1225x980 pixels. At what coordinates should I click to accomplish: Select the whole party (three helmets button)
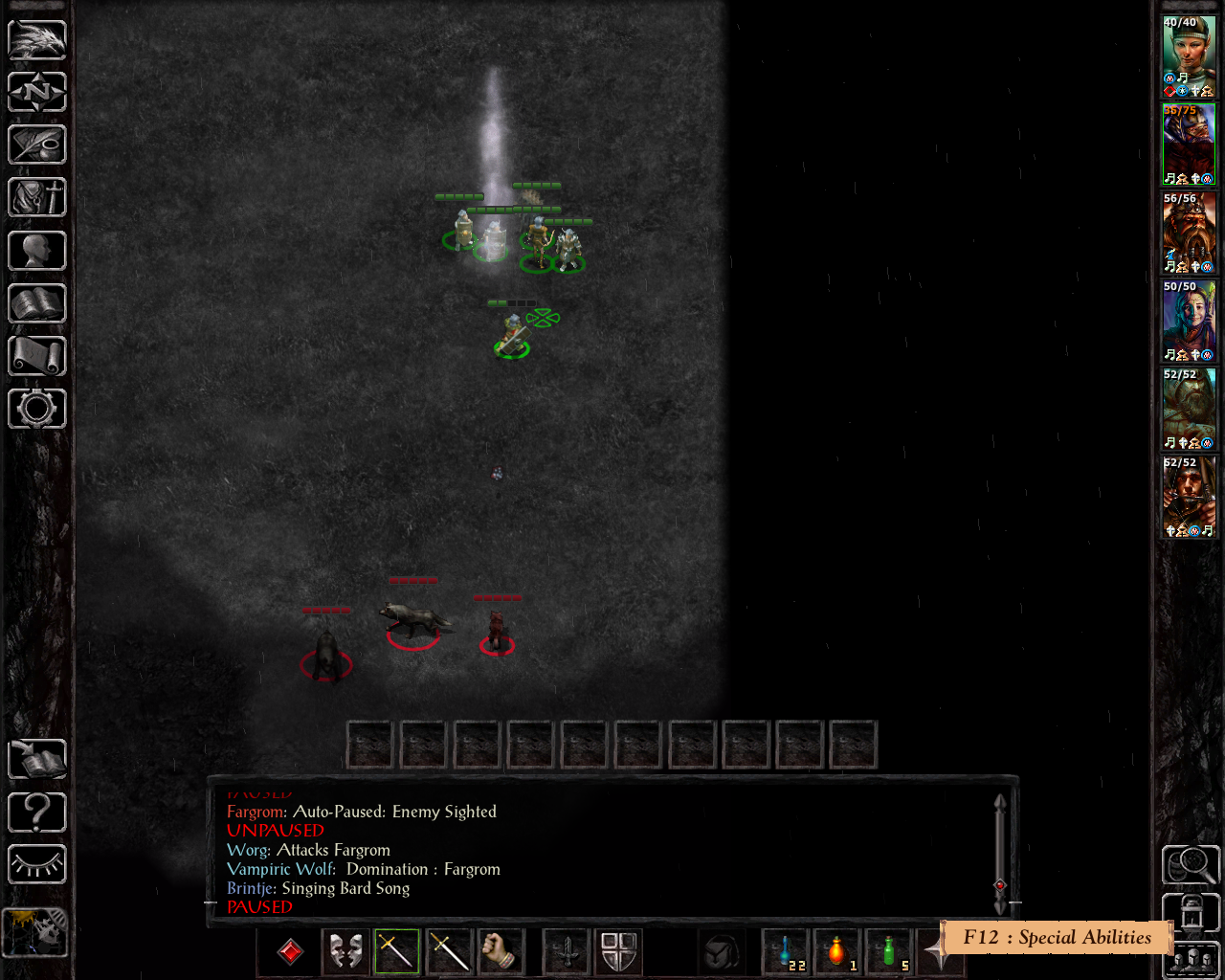coord(1192,960)
